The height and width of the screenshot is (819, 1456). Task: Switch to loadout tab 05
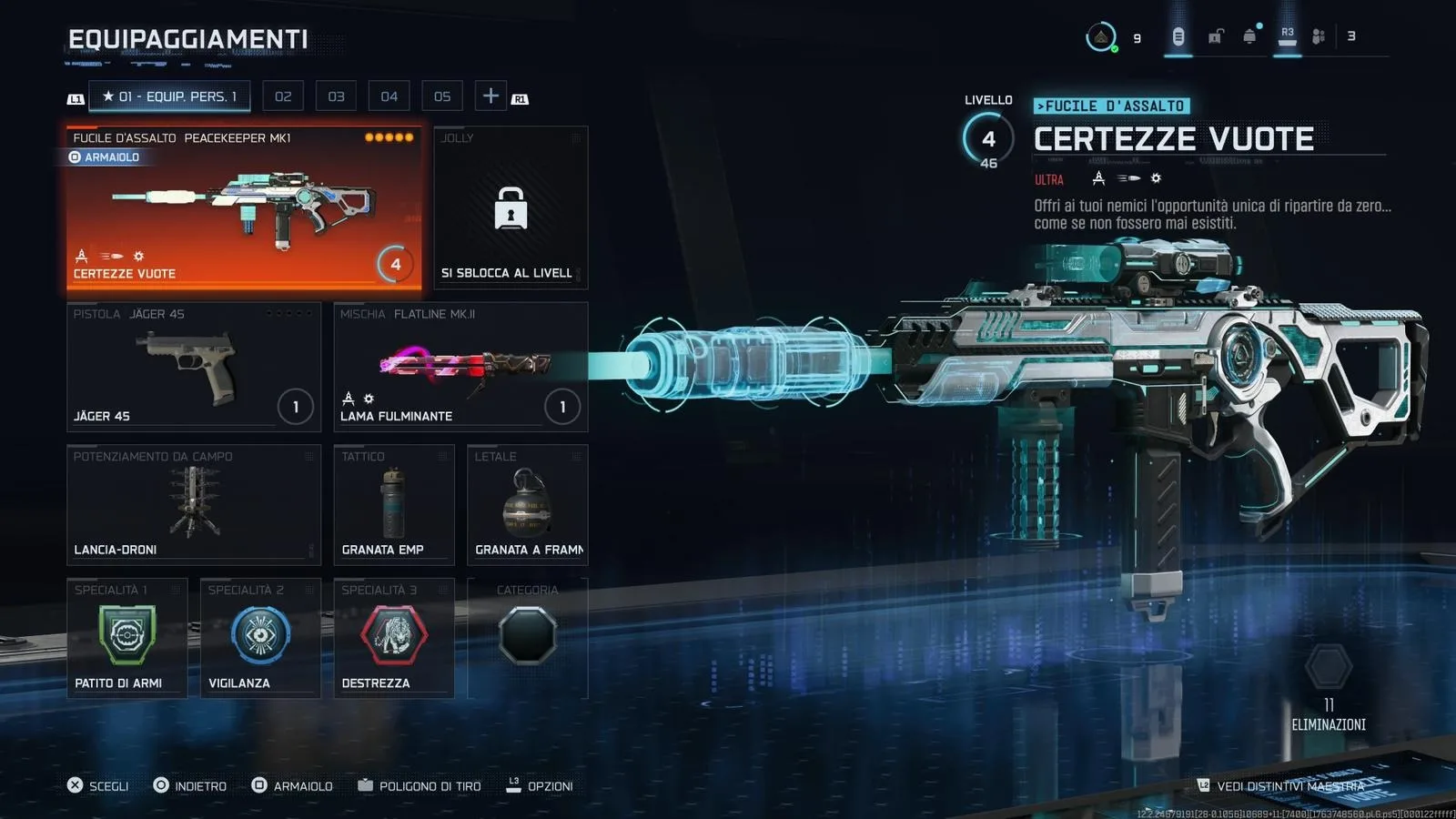tap(442, 96)
